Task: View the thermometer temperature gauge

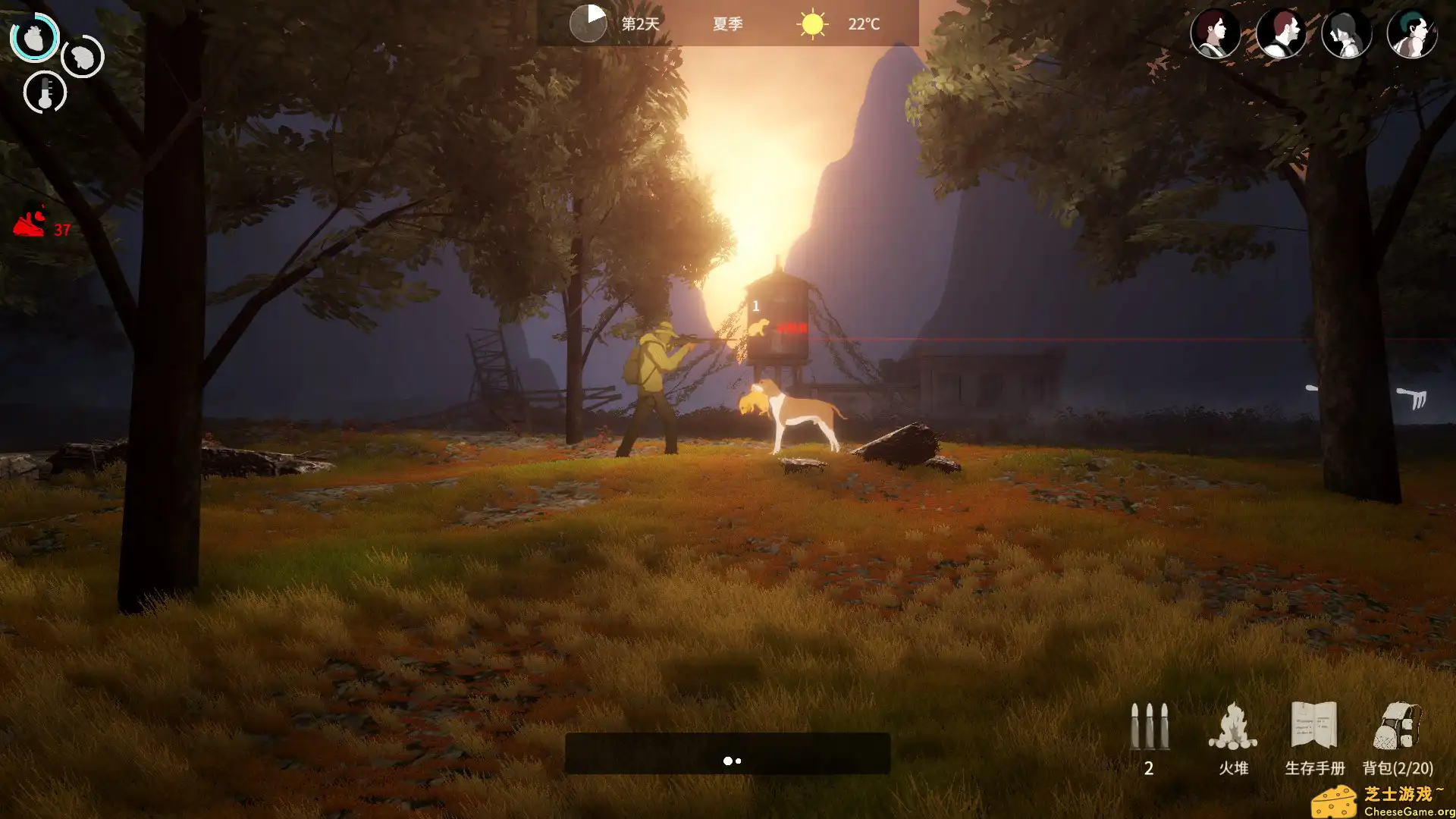Action: pyautogui.click(x=45, y=92)
